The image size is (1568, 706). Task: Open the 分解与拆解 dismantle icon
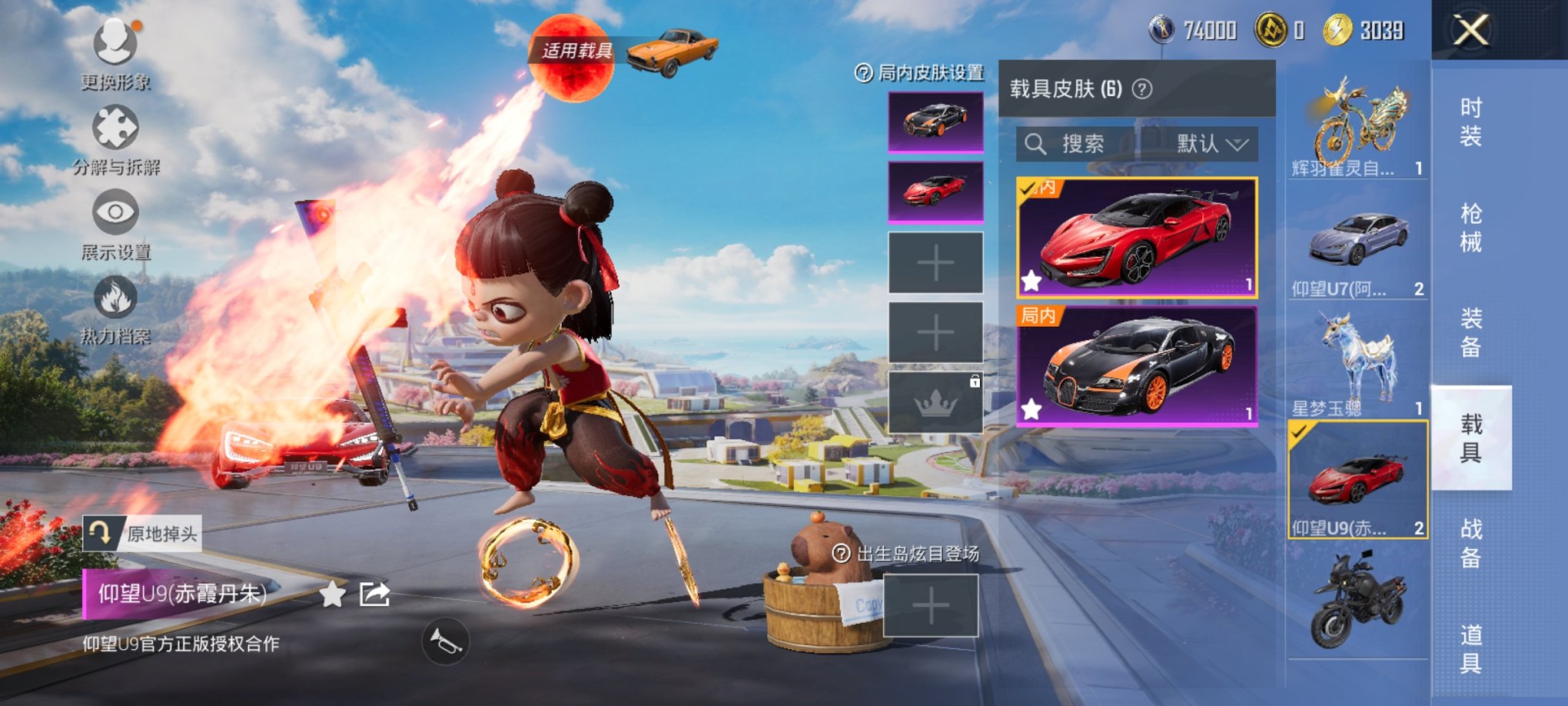[x=114, y=127]
